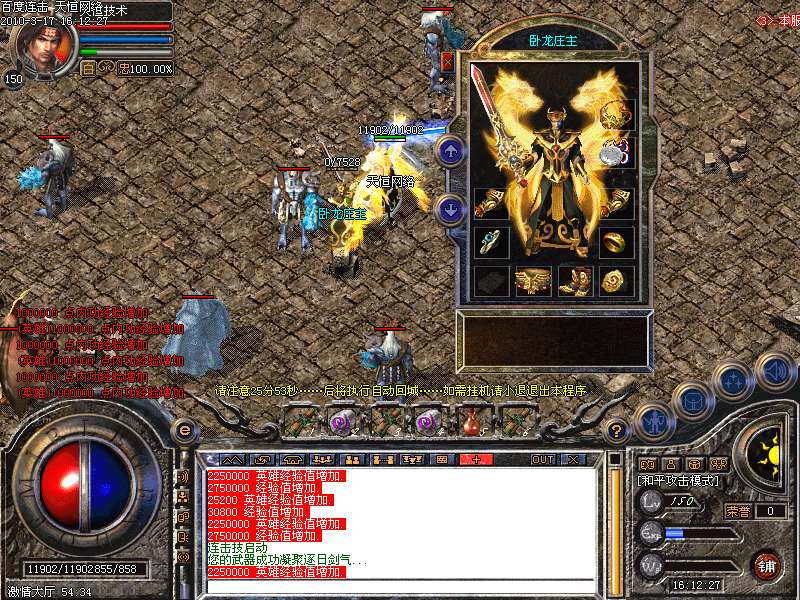This screenshot has width=800, height=600.
Task: Click the down arrow beside equipment panel
Action: (x=450, y=210)
